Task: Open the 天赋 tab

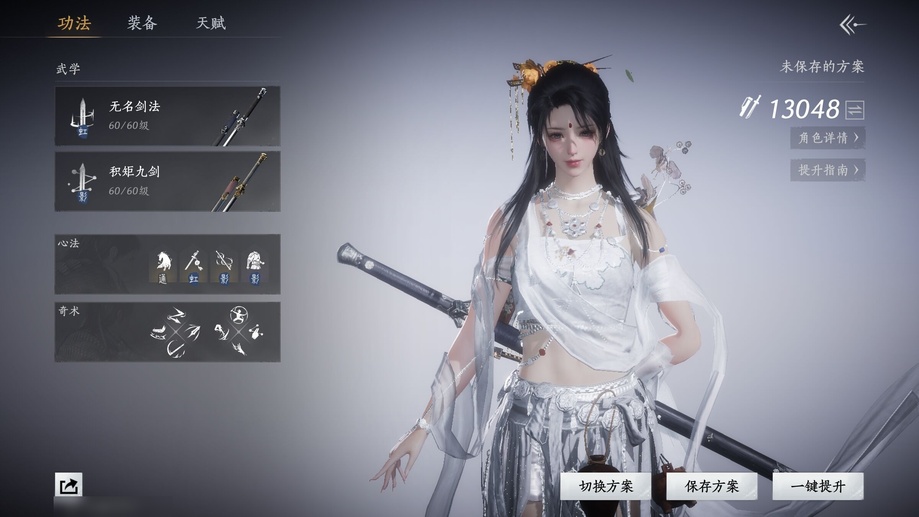Action: point(210,23)
